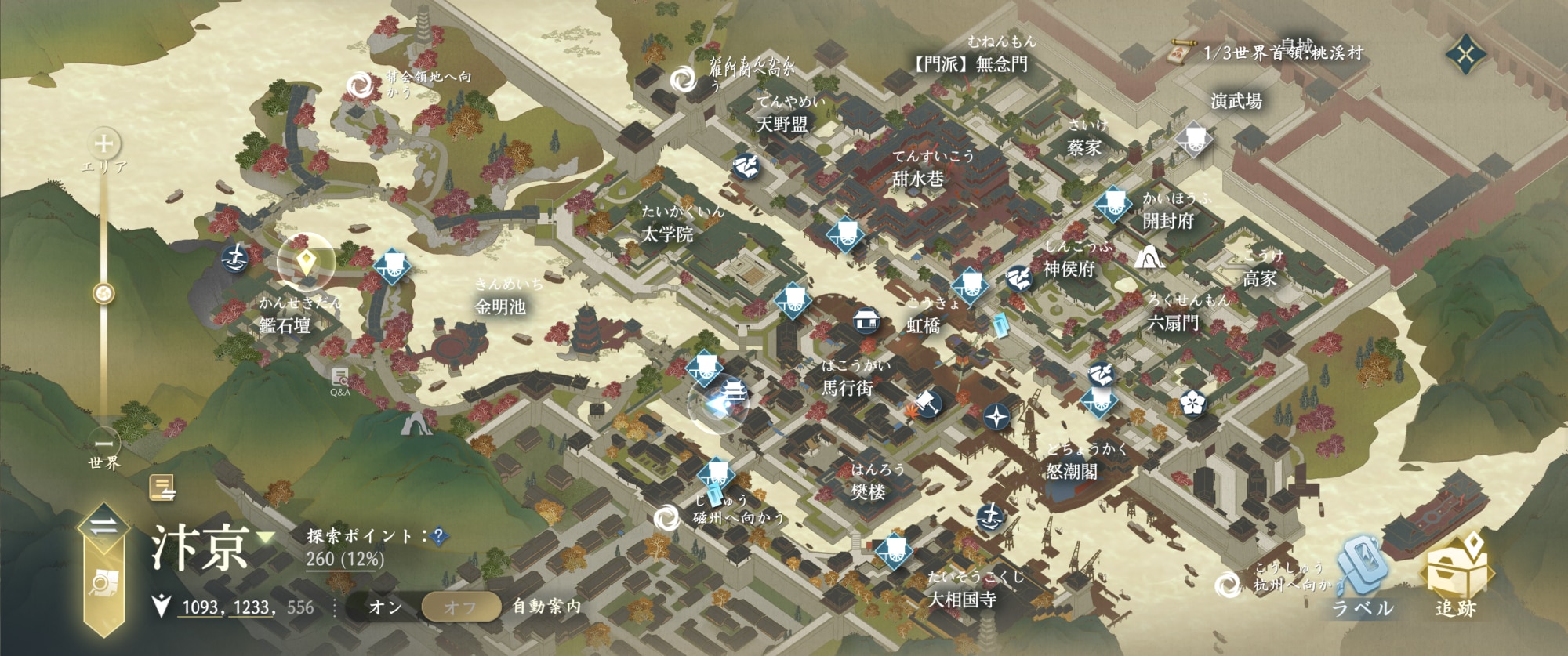Select the 杭州へ向かう travel swirl
This screenshot has height=656, width=1568.
1227,584
